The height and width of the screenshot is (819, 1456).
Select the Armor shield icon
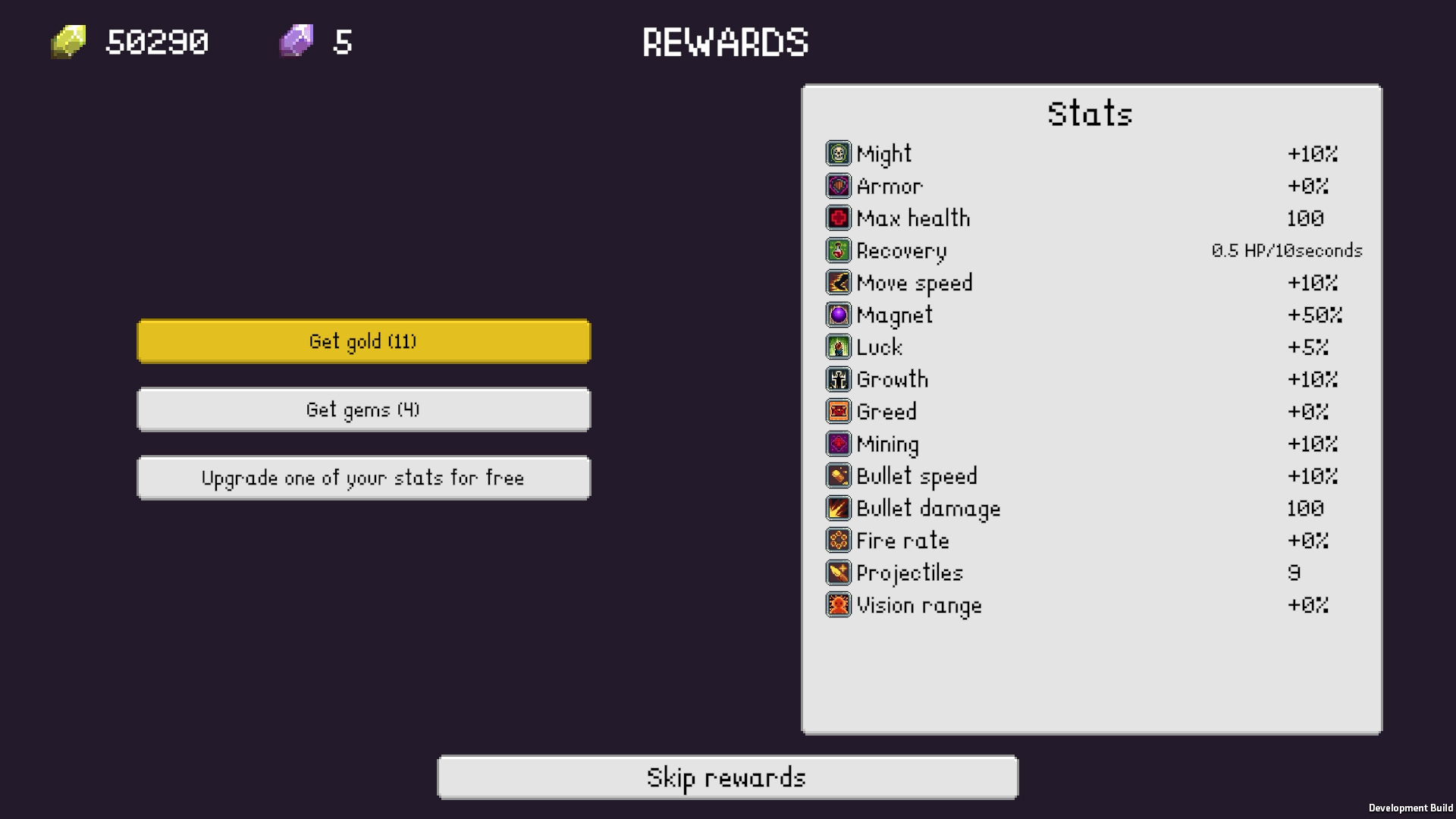[x=838, y=185]
